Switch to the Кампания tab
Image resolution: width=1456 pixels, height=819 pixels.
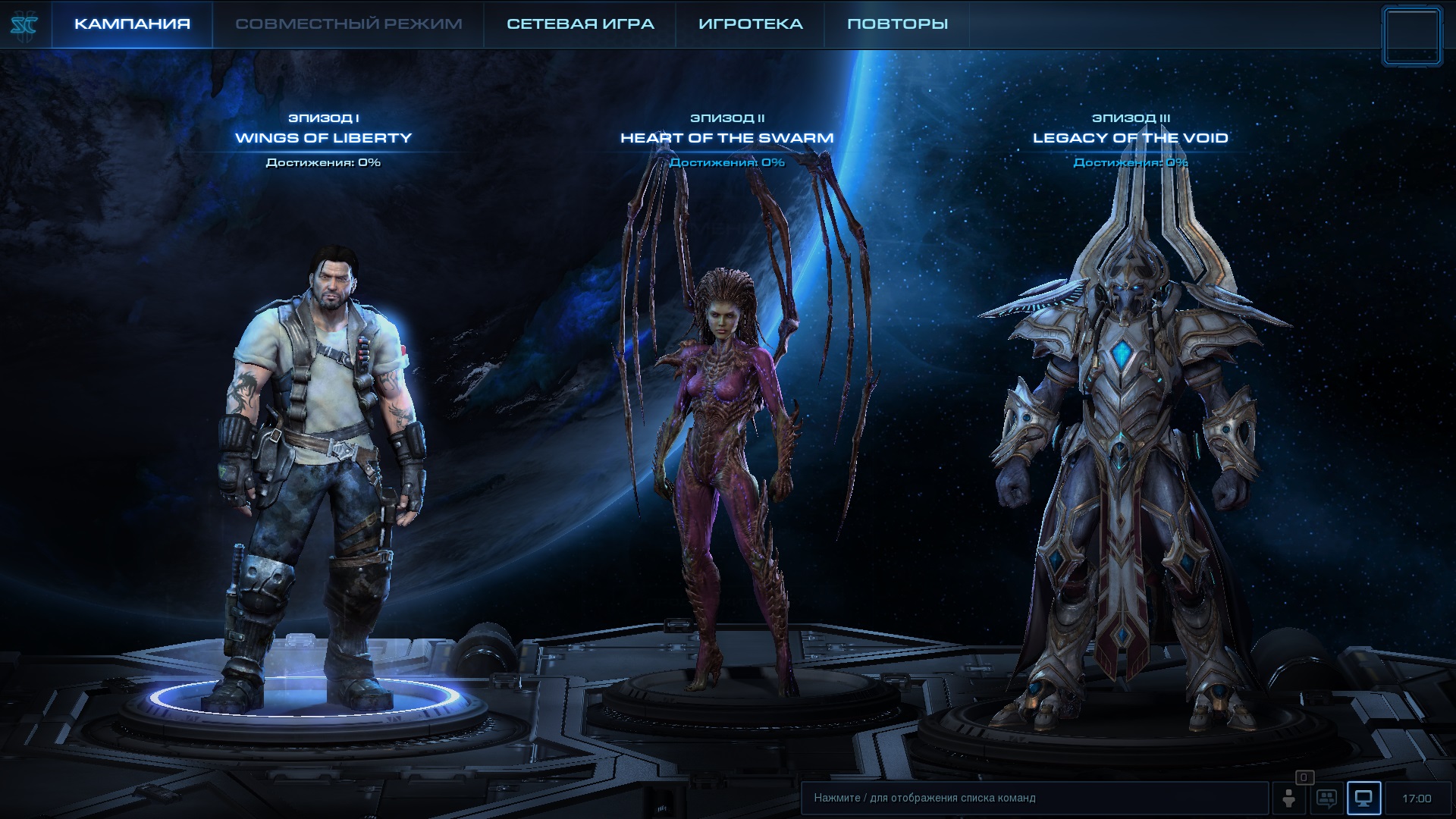tap(132, 24)
